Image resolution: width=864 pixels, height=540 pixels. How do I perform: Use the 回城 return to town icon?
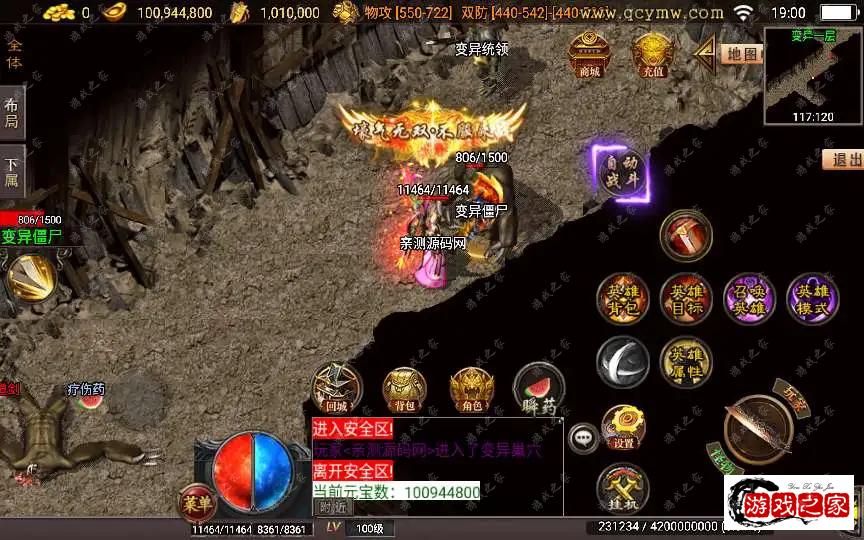click(337, 388)
